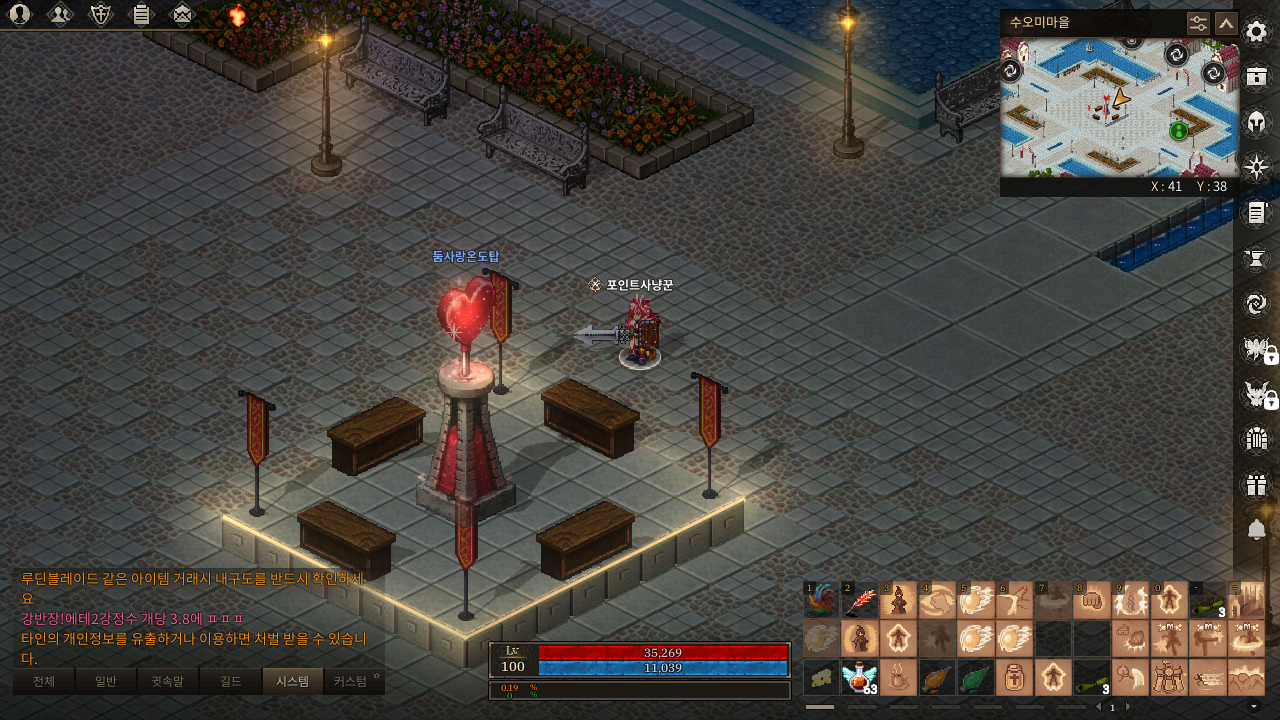Select the 귓속말 whisper chat tab
1280x720 pixels.
[x=168, y=682]
